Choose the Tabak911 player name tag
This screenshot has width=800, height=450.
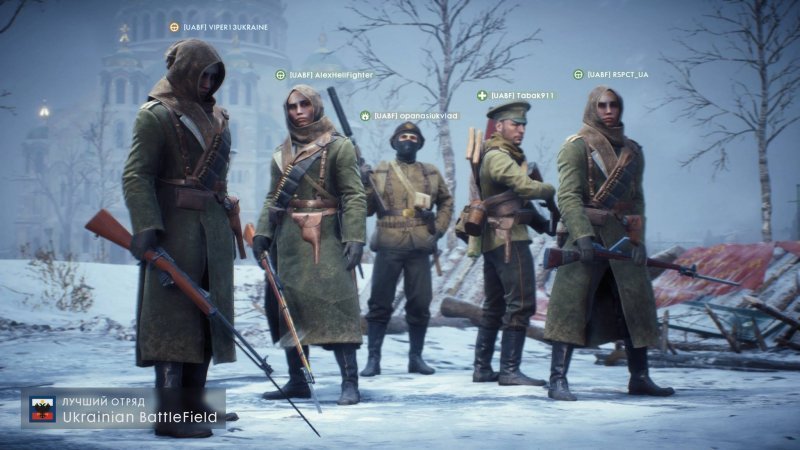click(x=522, y=96)
